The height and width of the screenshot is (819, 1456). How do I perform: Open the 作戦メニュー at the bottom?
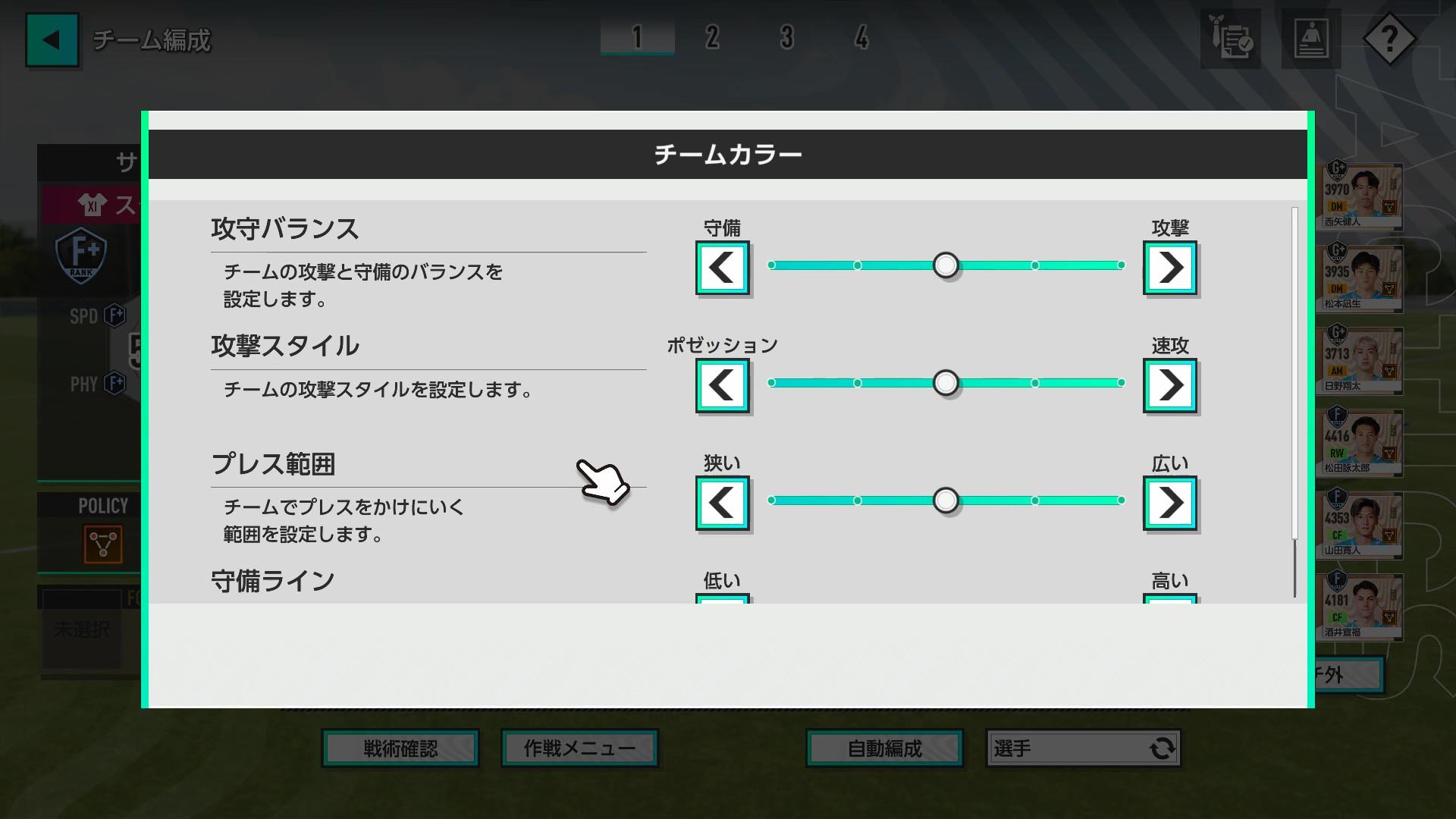(x=579, y=747)
